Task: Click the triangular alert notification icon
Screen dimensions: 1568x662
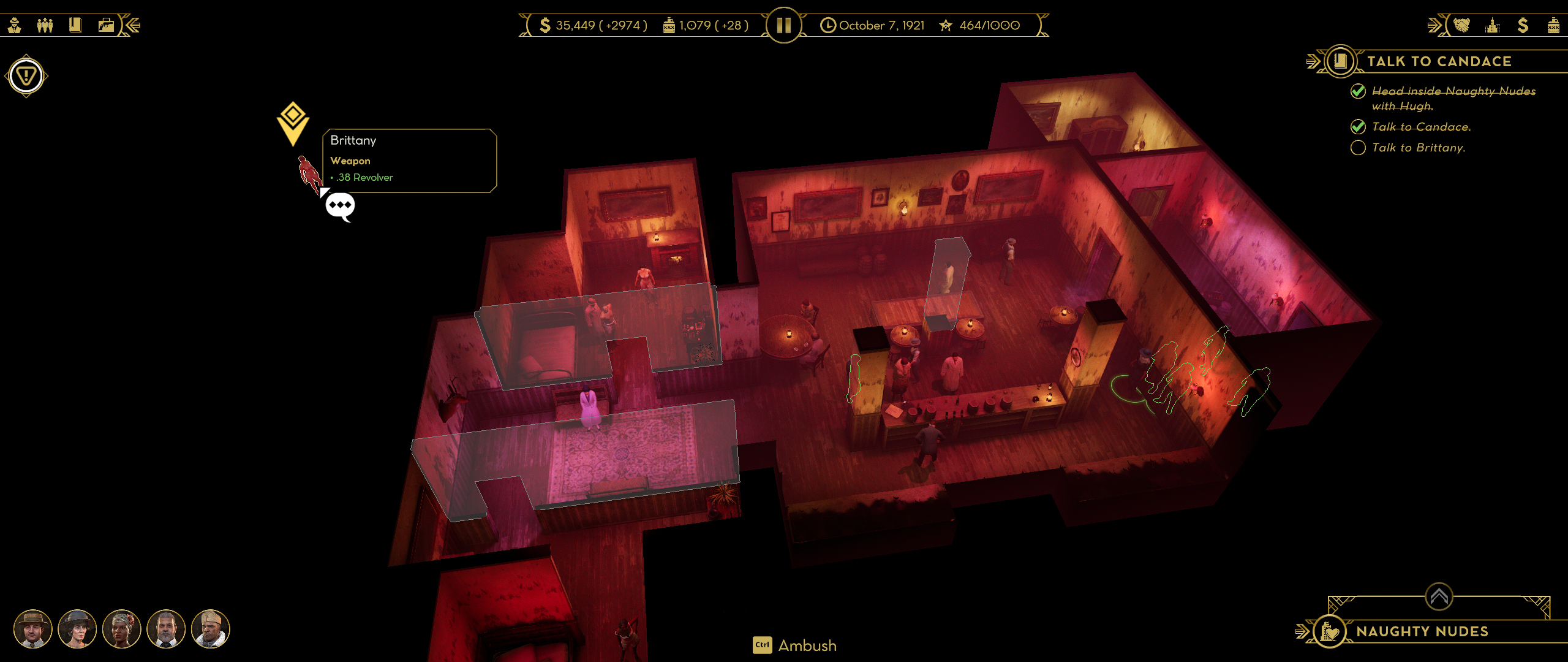Action: point(26,77)
